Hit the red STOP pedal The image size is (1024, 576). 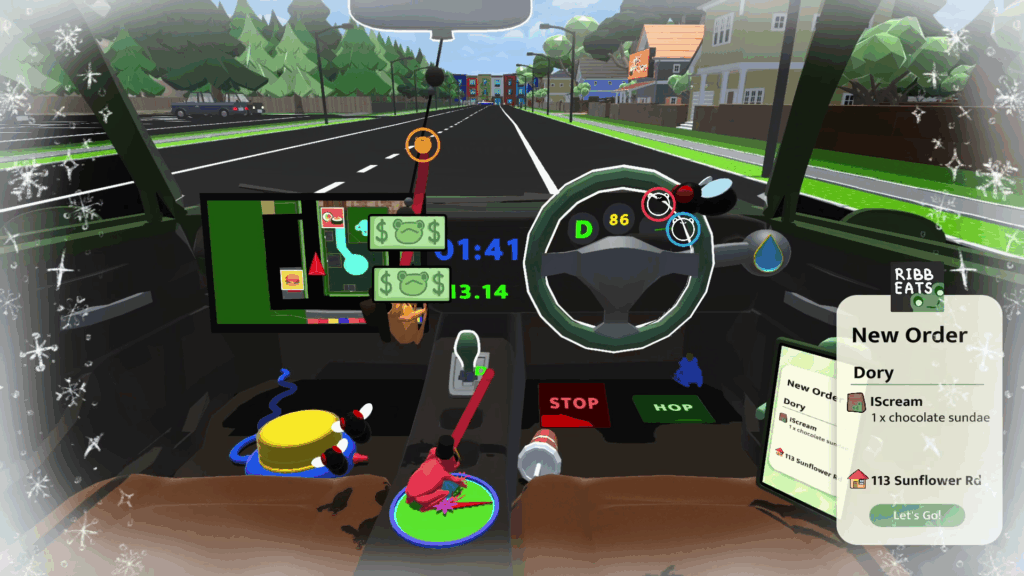pos(574,404)
